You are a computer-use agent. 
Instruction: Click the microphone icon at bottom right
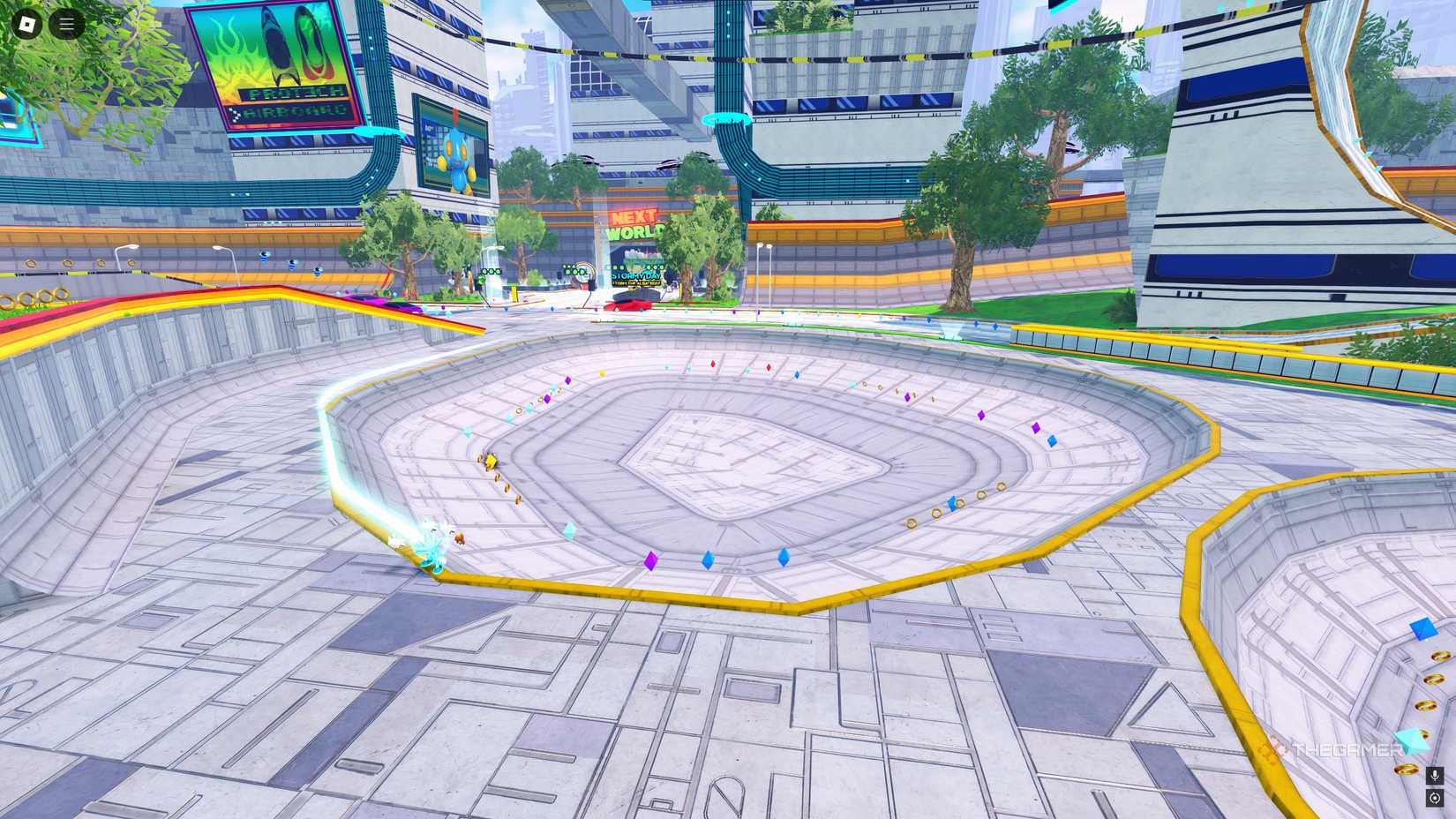point(1434,777)
